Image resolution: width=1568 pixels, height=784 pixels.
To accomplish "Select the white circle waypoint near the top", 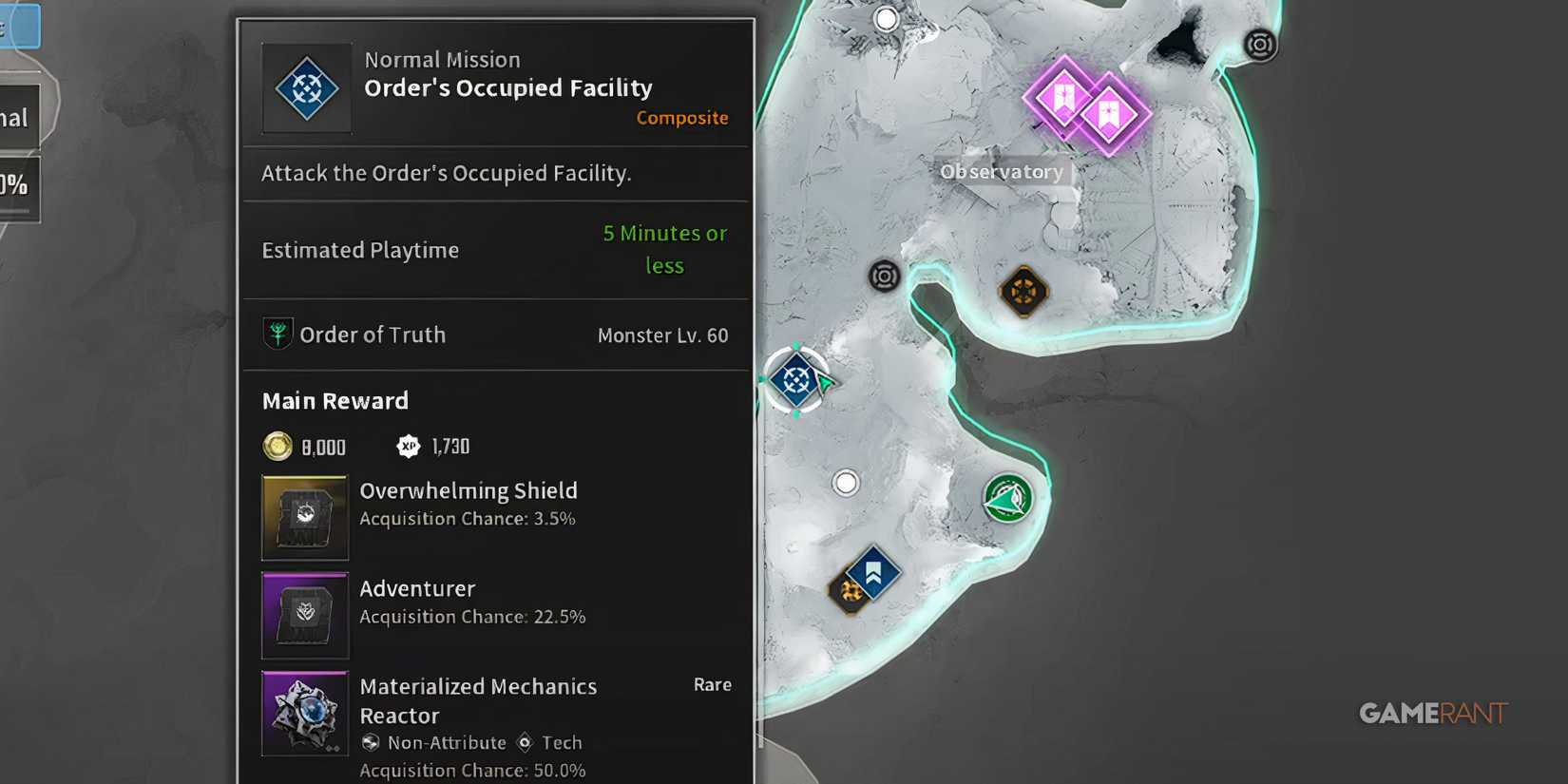I will [x=887, y=18].
